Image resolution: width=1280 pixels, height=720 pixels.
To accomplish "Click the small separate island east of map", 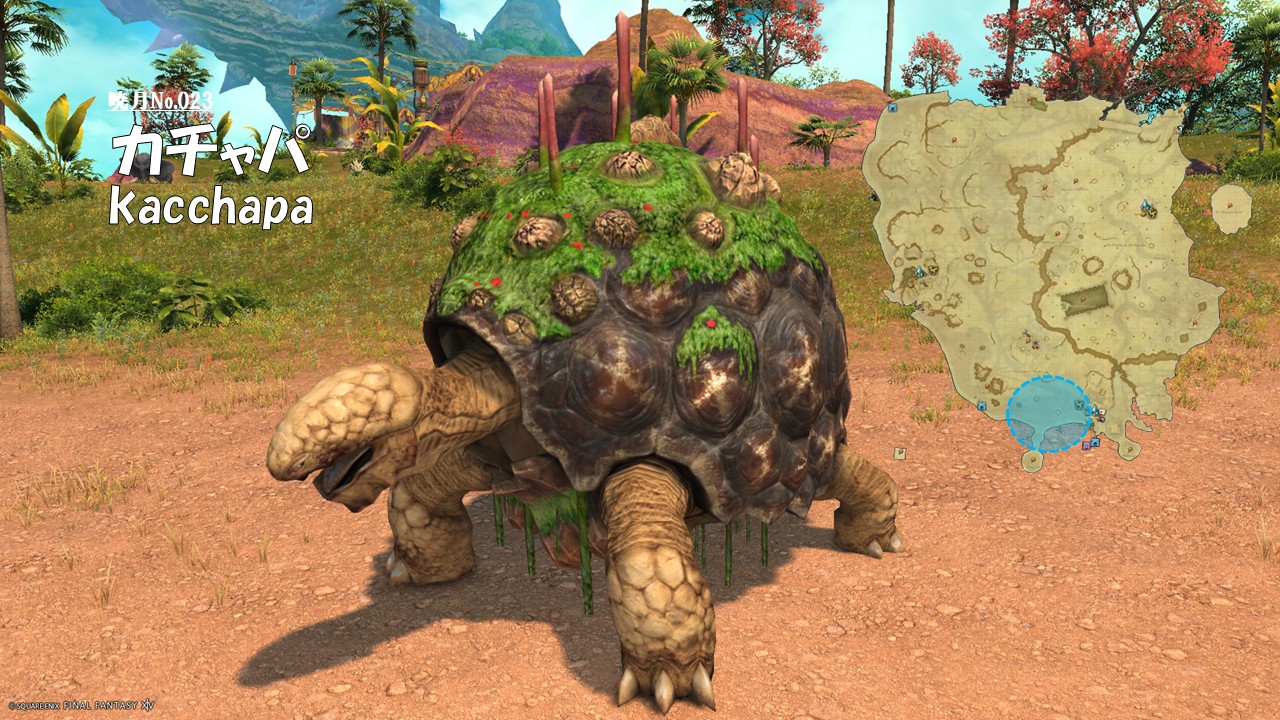I will [1231, 207].
